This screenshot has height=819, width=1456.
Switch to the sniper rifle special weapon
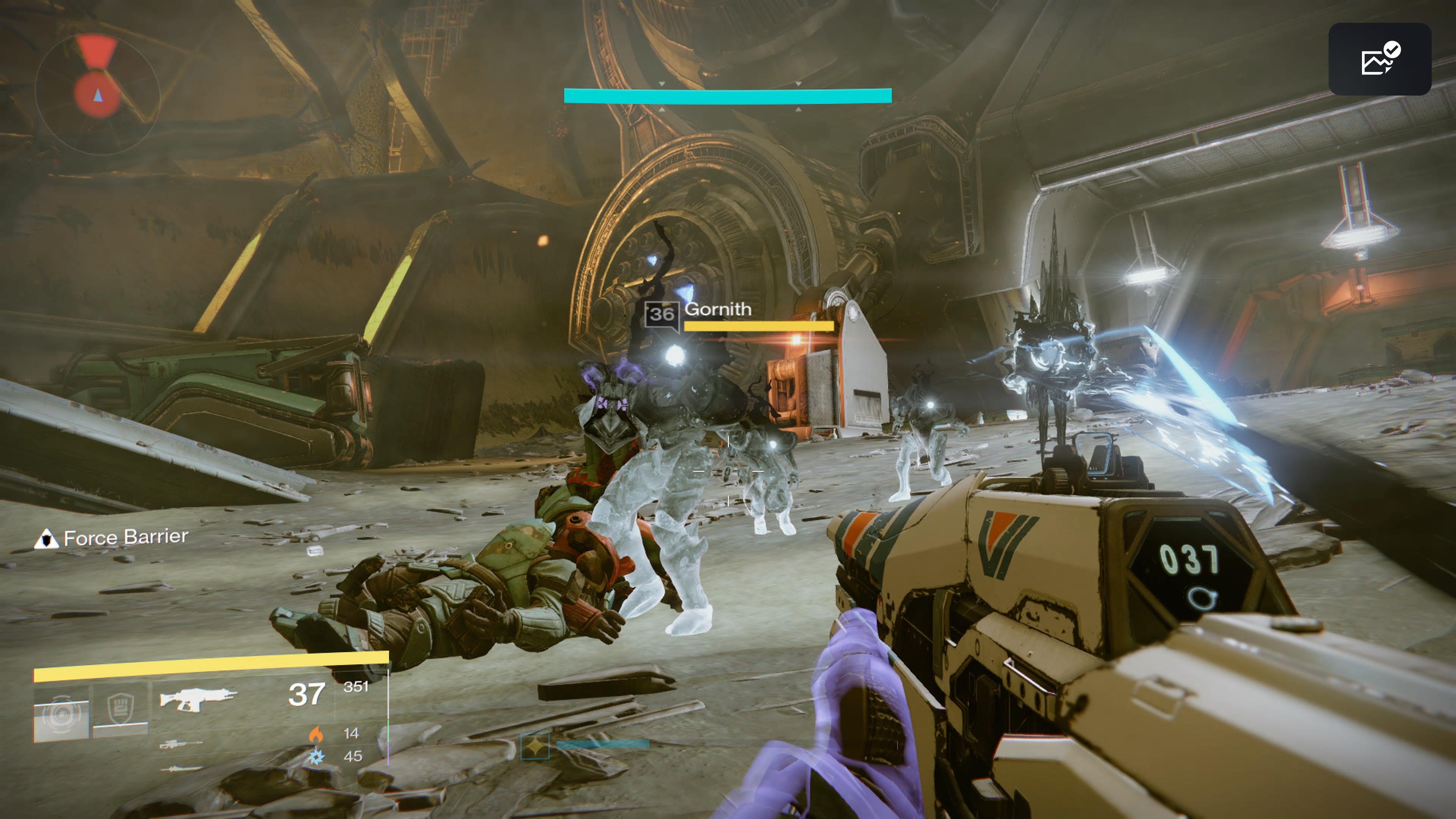coord(181,744)
